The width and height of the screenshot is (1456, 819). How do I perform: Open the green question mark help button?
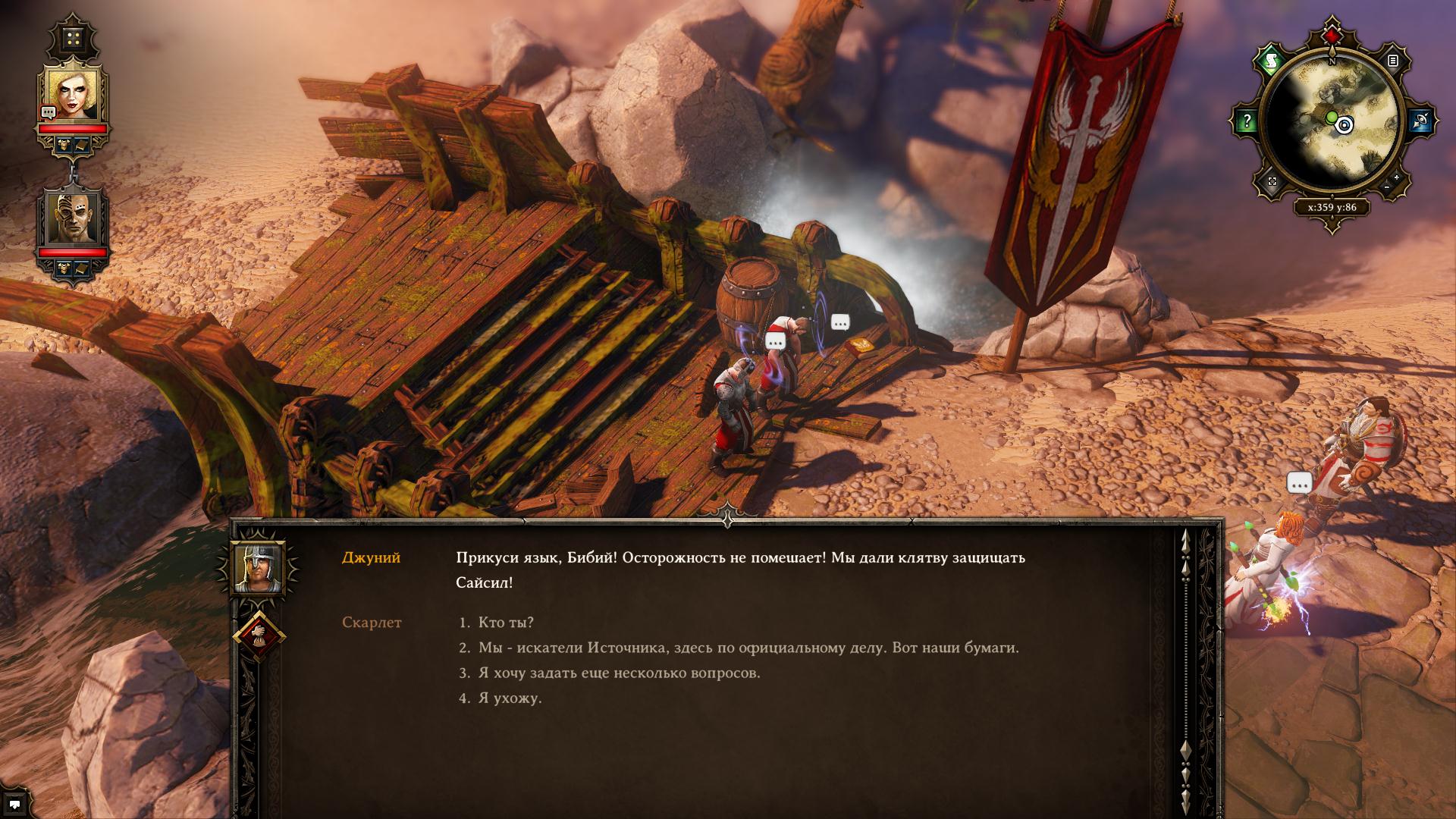[1246, 121]
